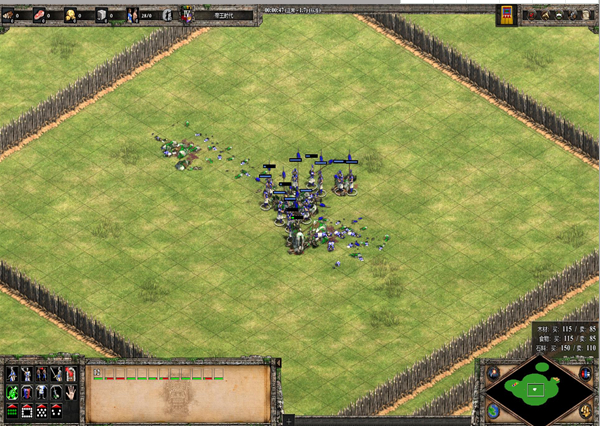Select the first unit in the selection panel

[x=98, y=373]
